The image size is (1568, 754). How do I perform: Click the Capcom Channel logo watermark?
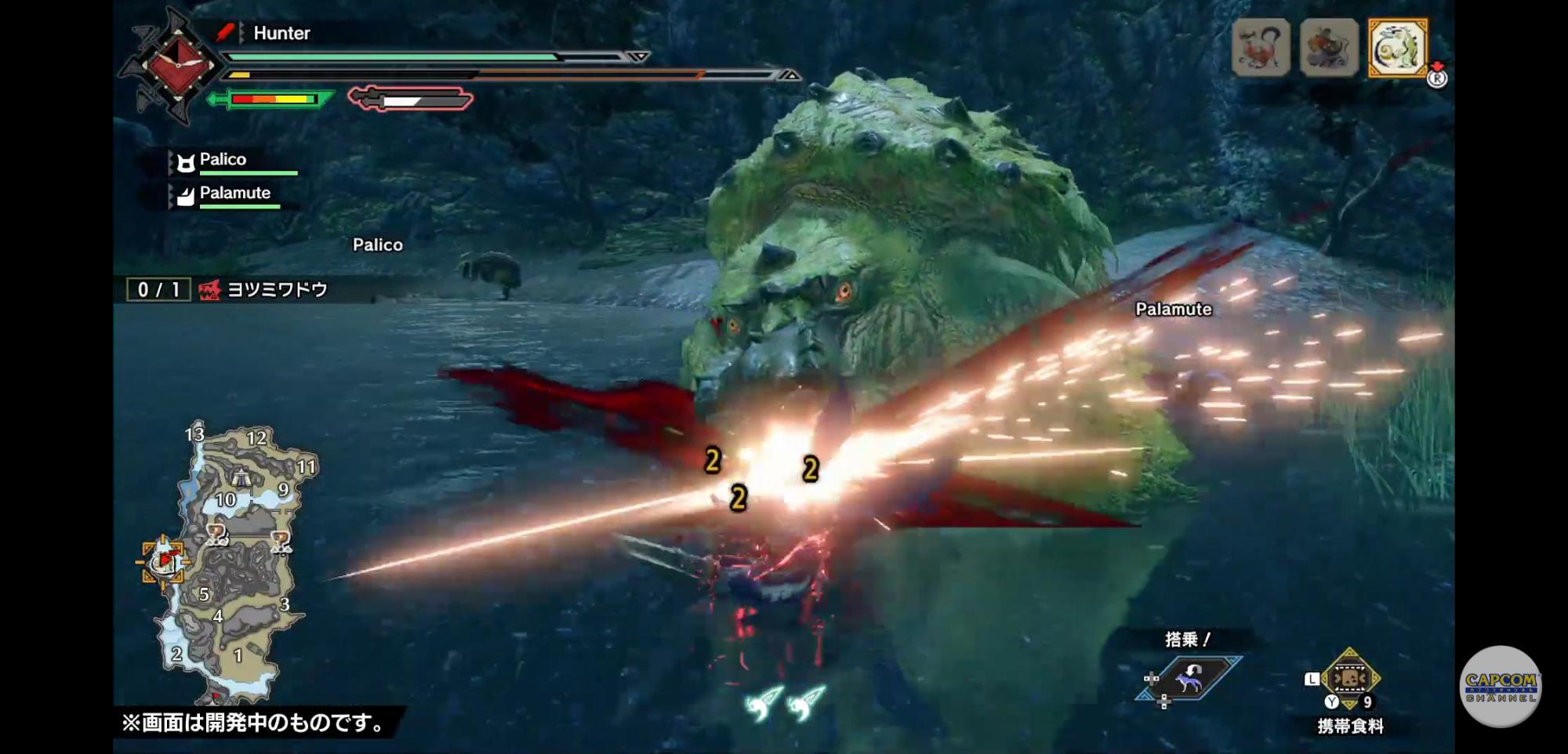click(1500, 687)
